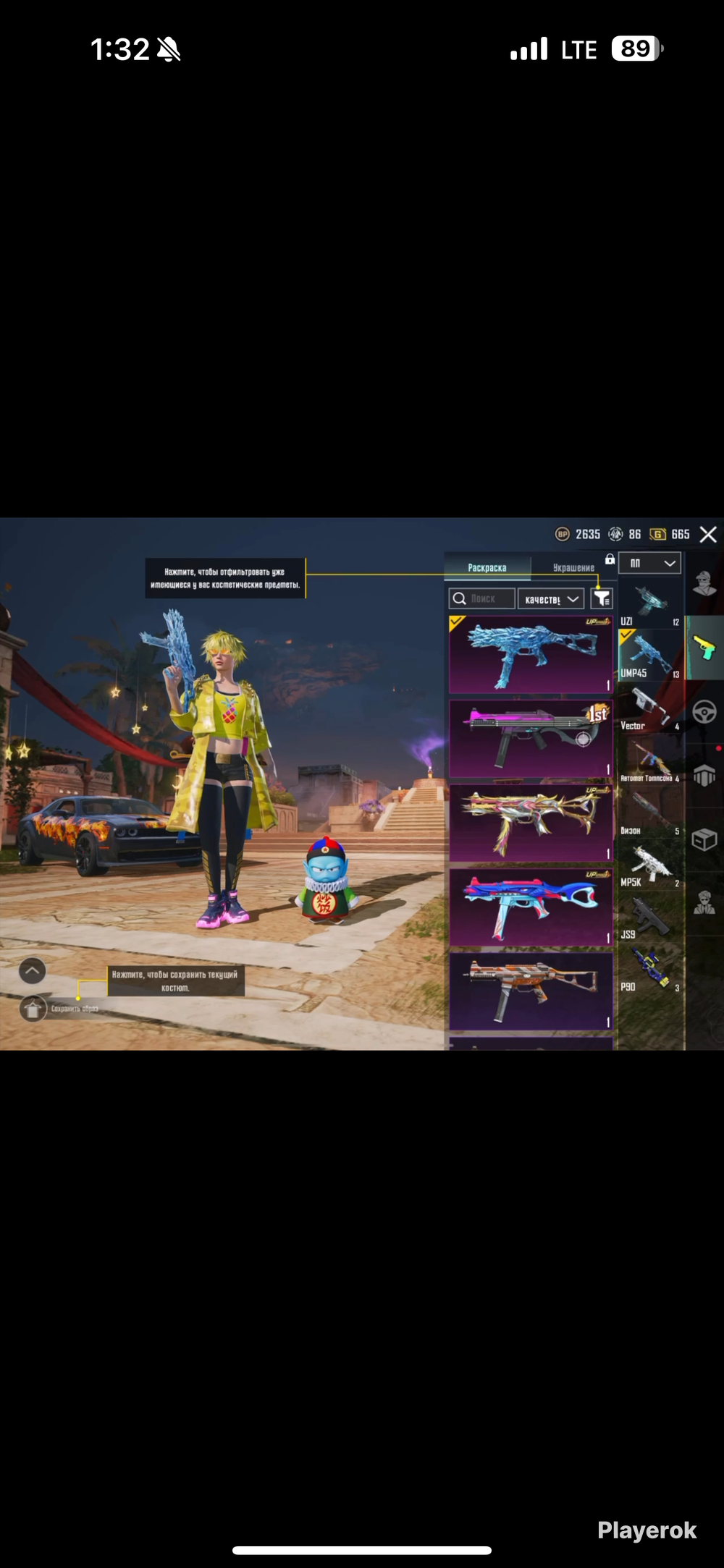Close the inventory with the X button

click(x=708, y=535)
